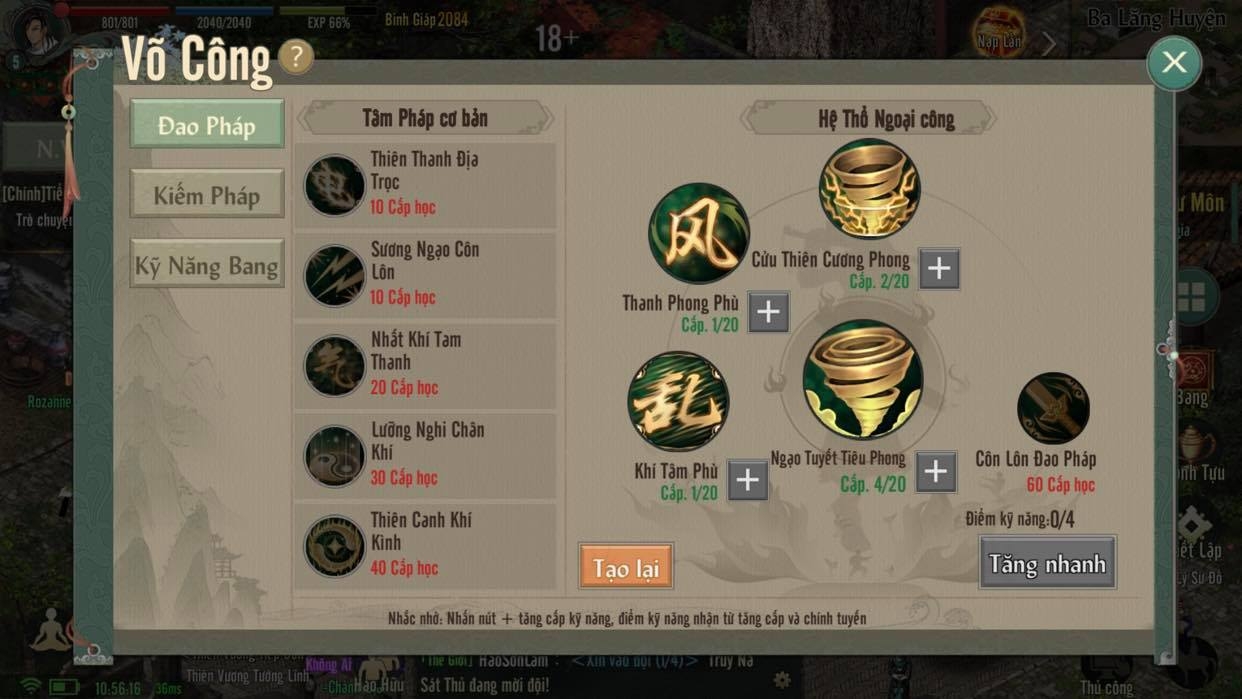Add a point to Khí Tâm Phù
The image size is (1242, 699).
[747, 480]
